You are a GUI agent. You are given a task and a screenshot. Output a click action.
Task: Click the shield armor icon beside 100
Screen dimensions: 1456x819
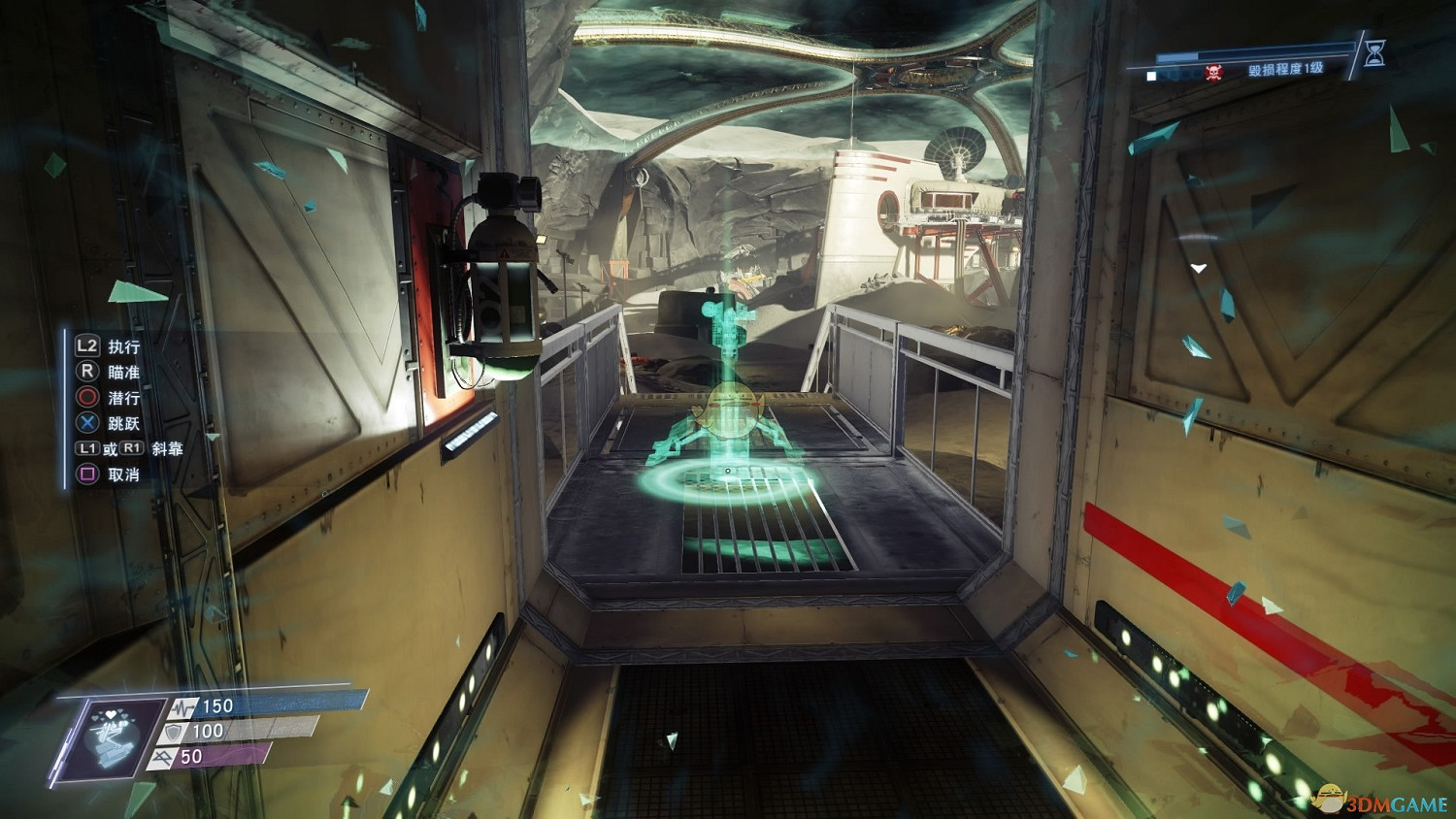[x=173, y=732]
